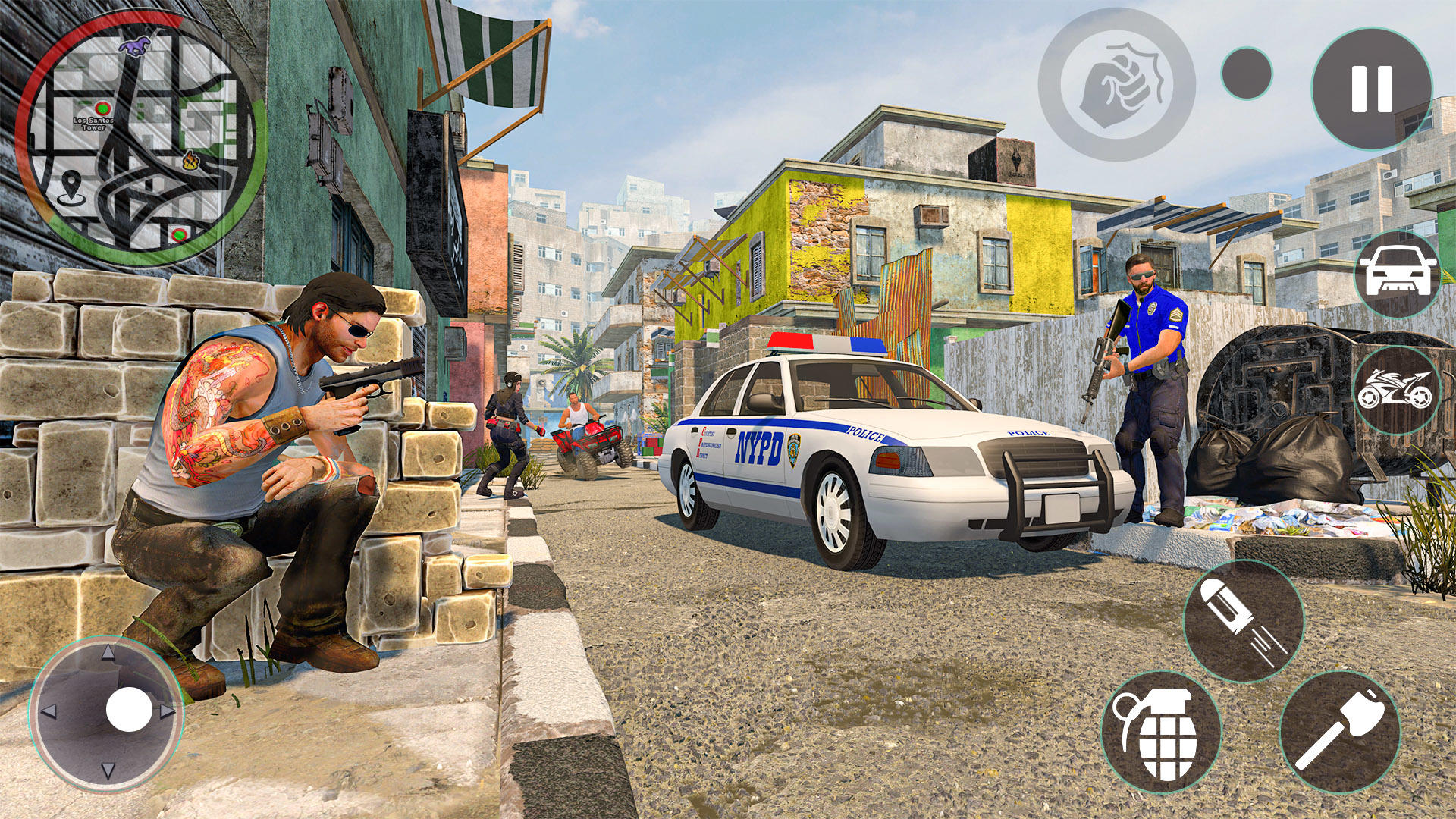Select the Los Santos Tower label on minimap
This screenshot has height=819, width=1456.
coord(93,124)
